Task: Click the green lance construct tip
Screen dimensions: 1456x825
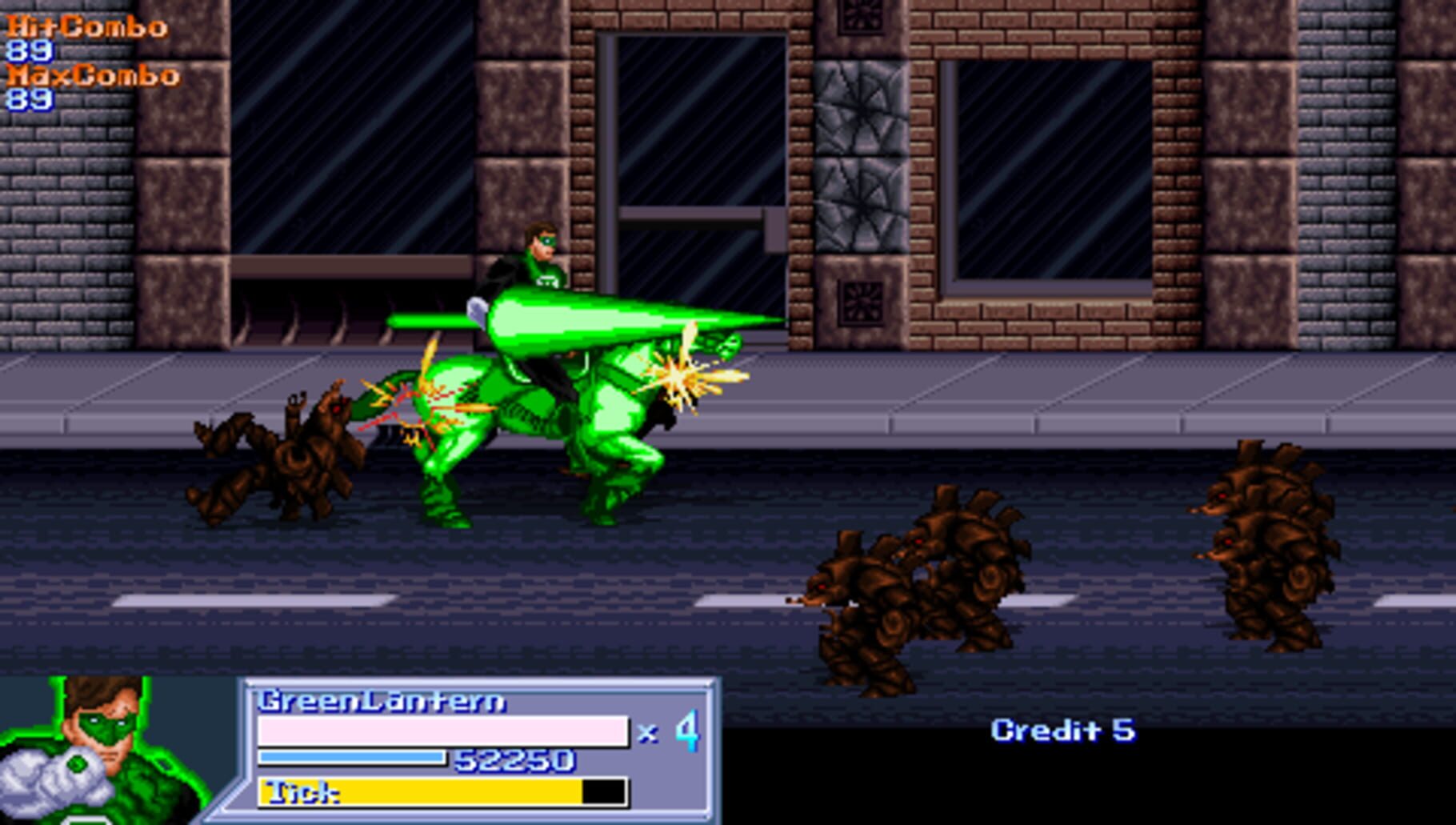Action: (x=768, y=320)
